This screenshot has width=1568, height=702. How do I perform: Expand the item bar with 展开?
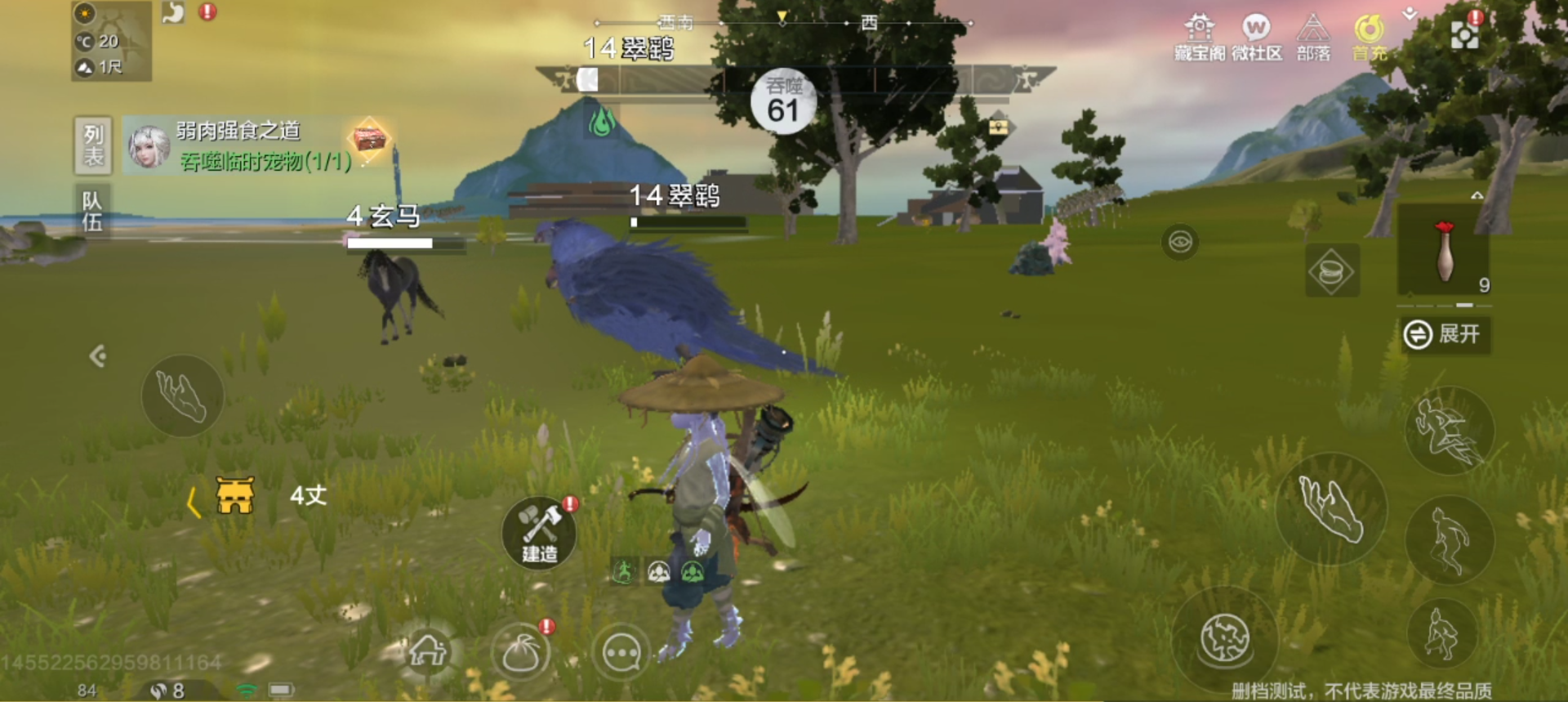tap(1445, 334)
